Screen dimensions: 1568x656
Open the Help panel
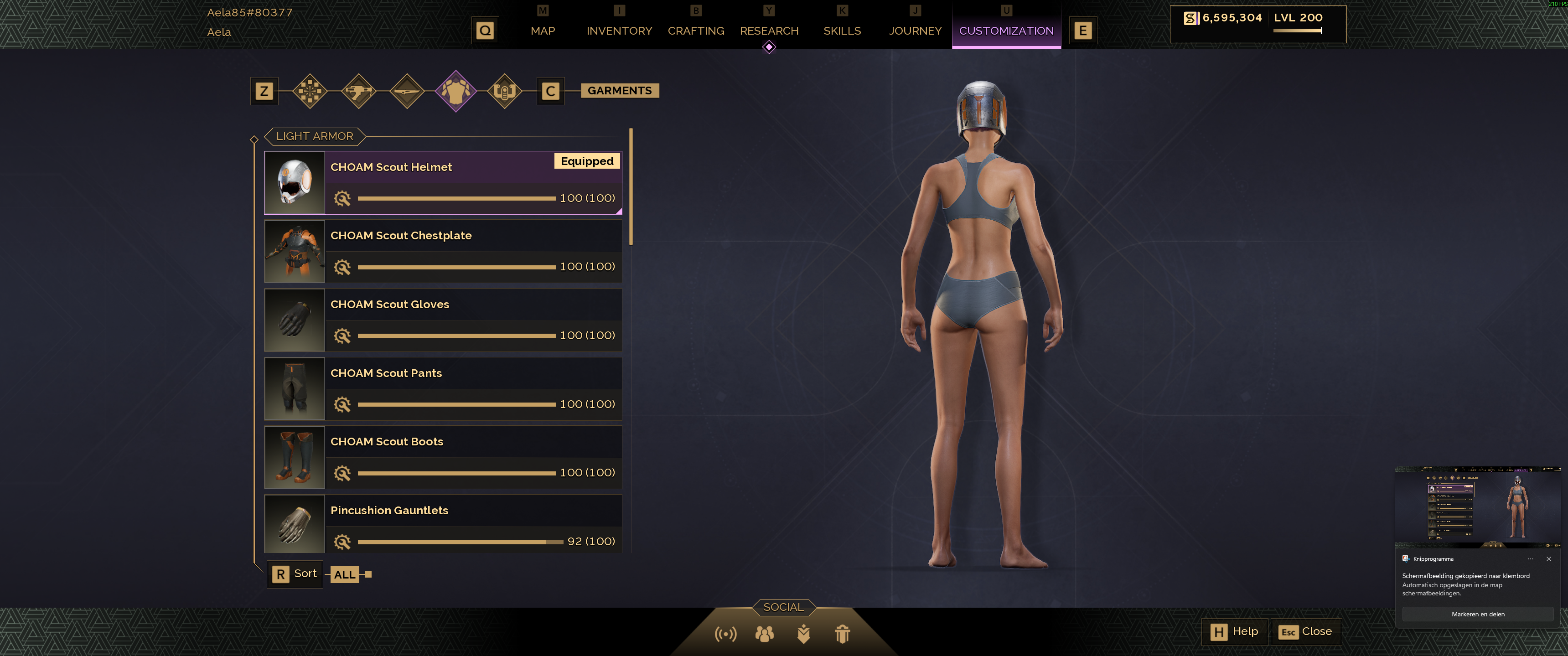click(1234, 632)
